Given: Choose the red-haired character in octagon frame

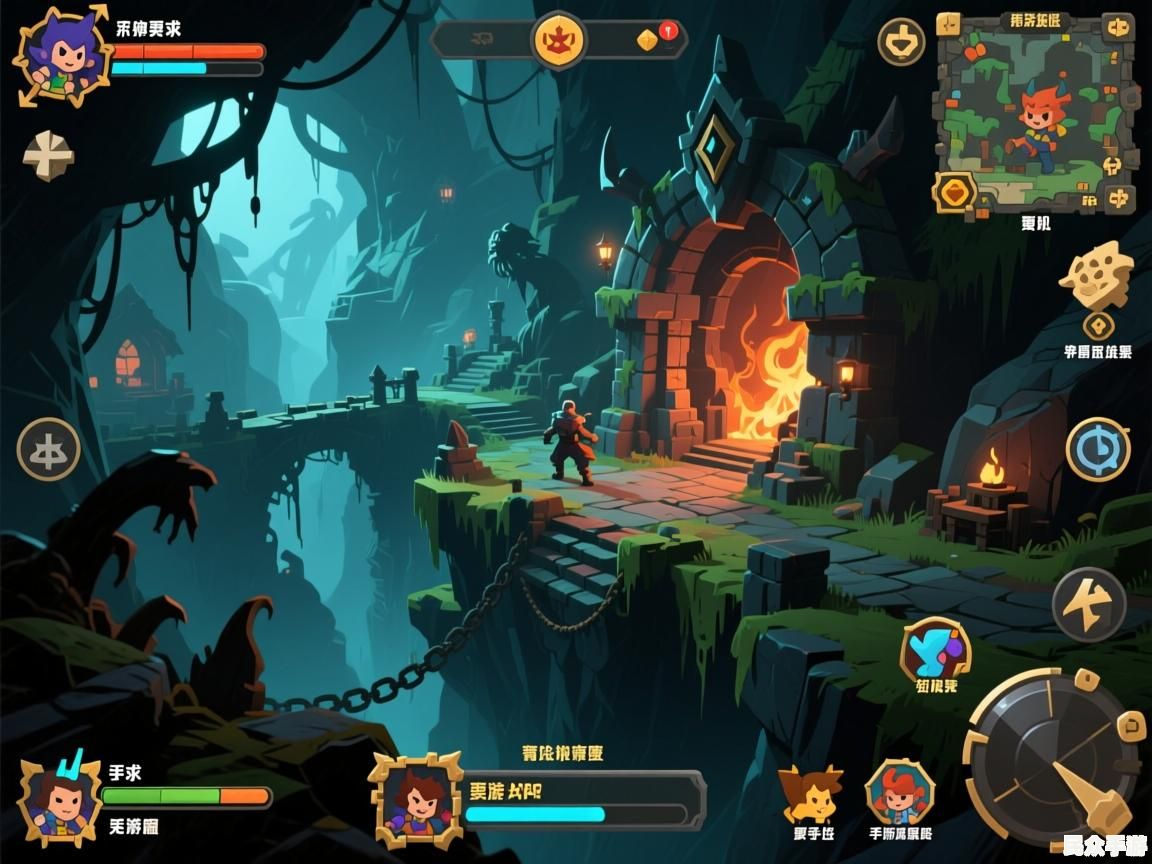Looking at the screenshot, I should pos(899,795).
